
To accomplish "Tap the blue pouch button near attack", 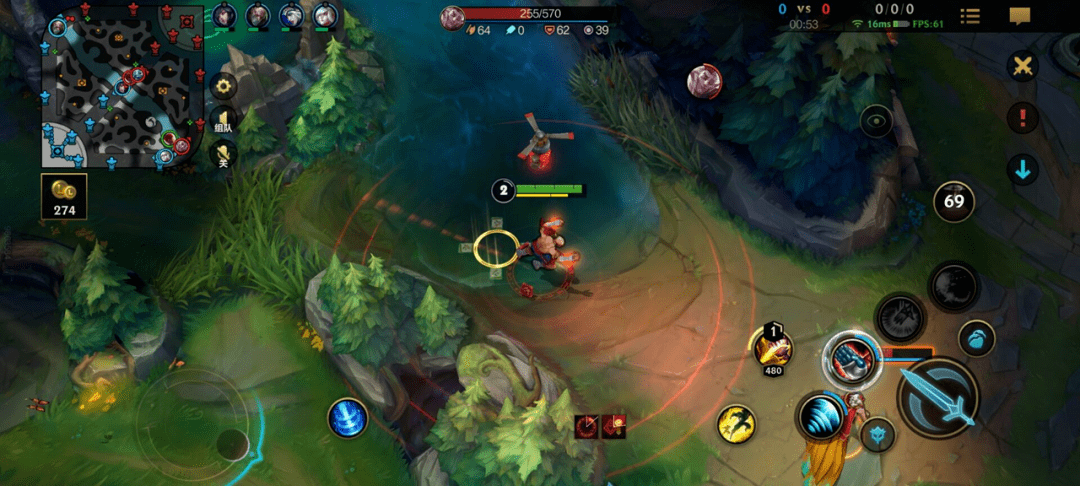I will 976,338.
